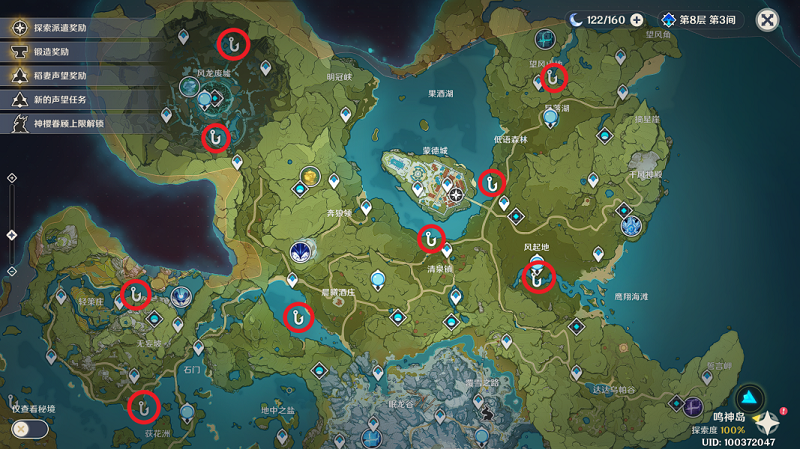
Task: Choose the fishing spot at 风起地
Action: click(x=538, y=277)
